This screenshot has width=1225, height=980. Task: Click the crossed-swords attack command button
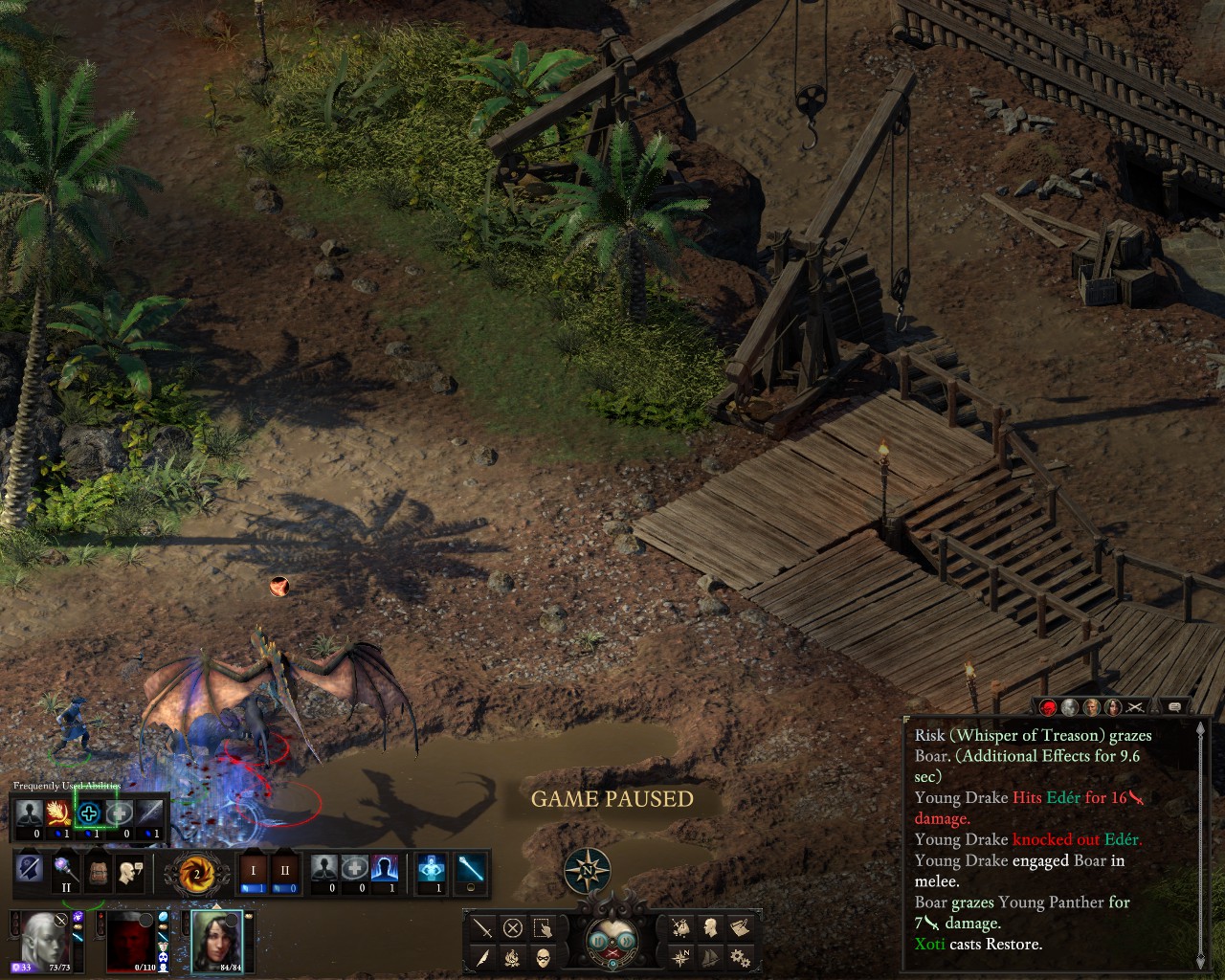(483, 927)
